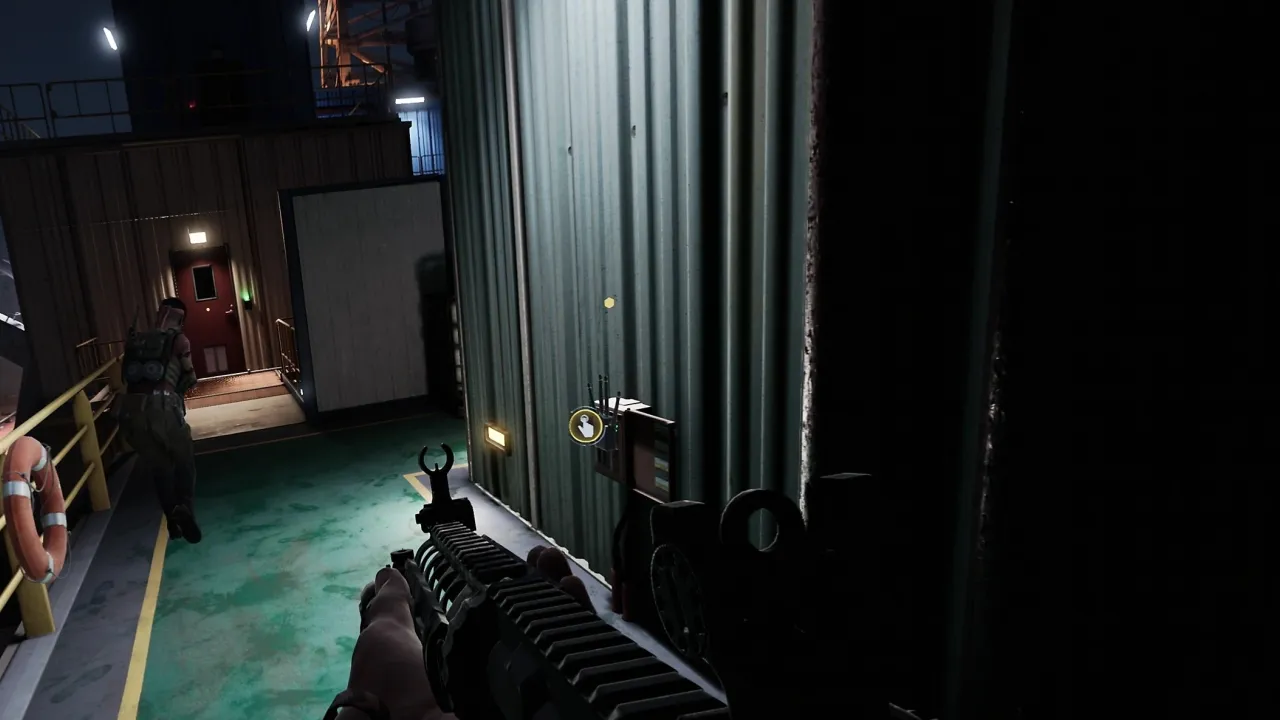This screenshot has width=1280, height=720.
Task: Click the door's small viewing window
Action: pyautogui.click(x=204, y=282)
